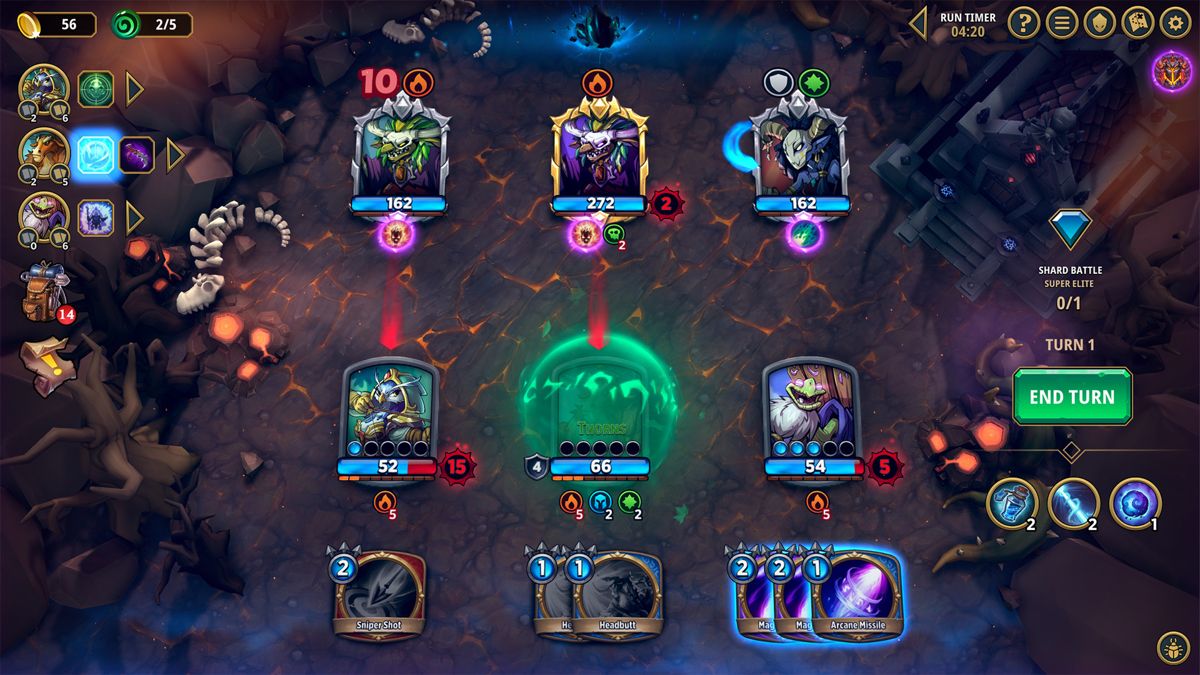The height and width of the screenshot is (675, 1200).
Task: Open the treasure map button
Action: [x=1137, y=22]
